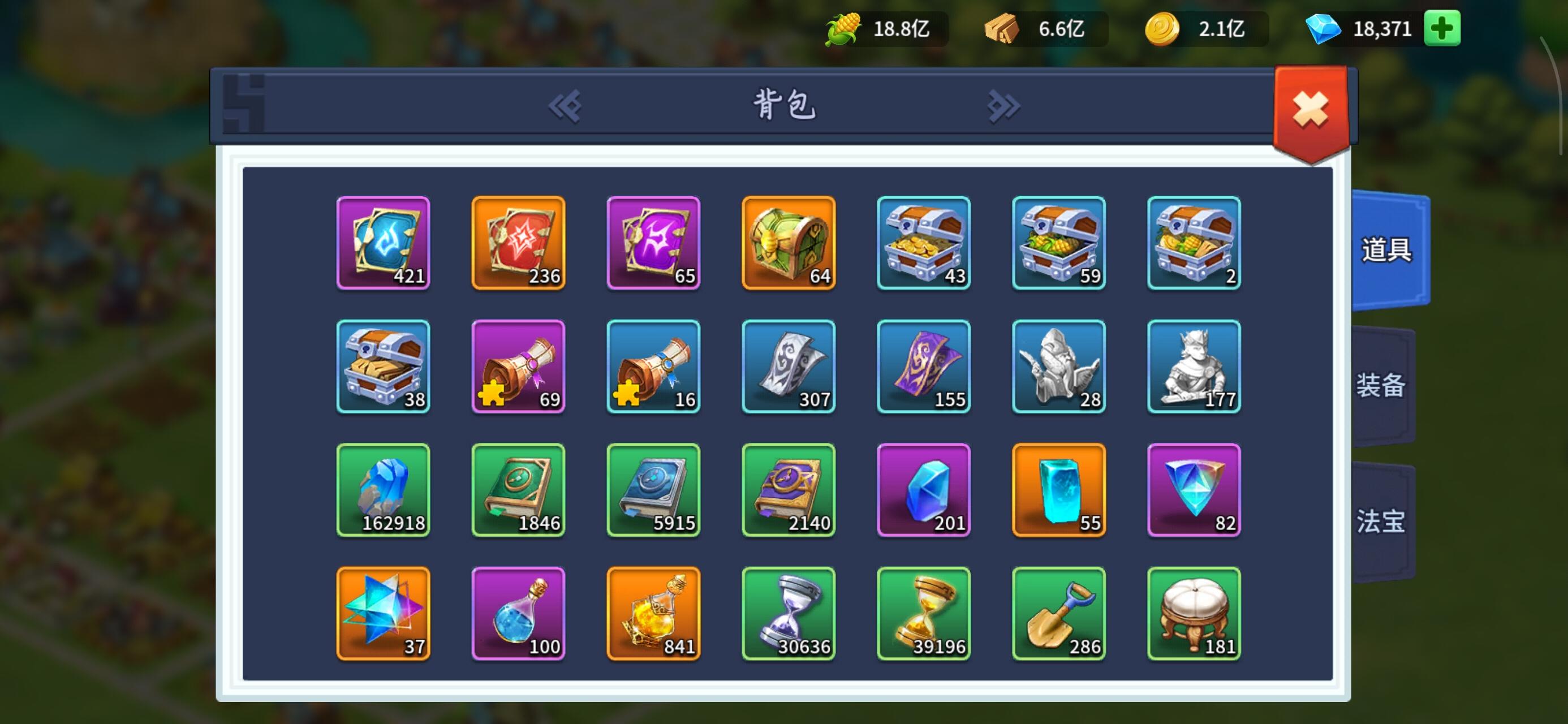The image size is (1568, 724).
Task: Open the red hero card pack showing 236
Action: tap(518, 244)
